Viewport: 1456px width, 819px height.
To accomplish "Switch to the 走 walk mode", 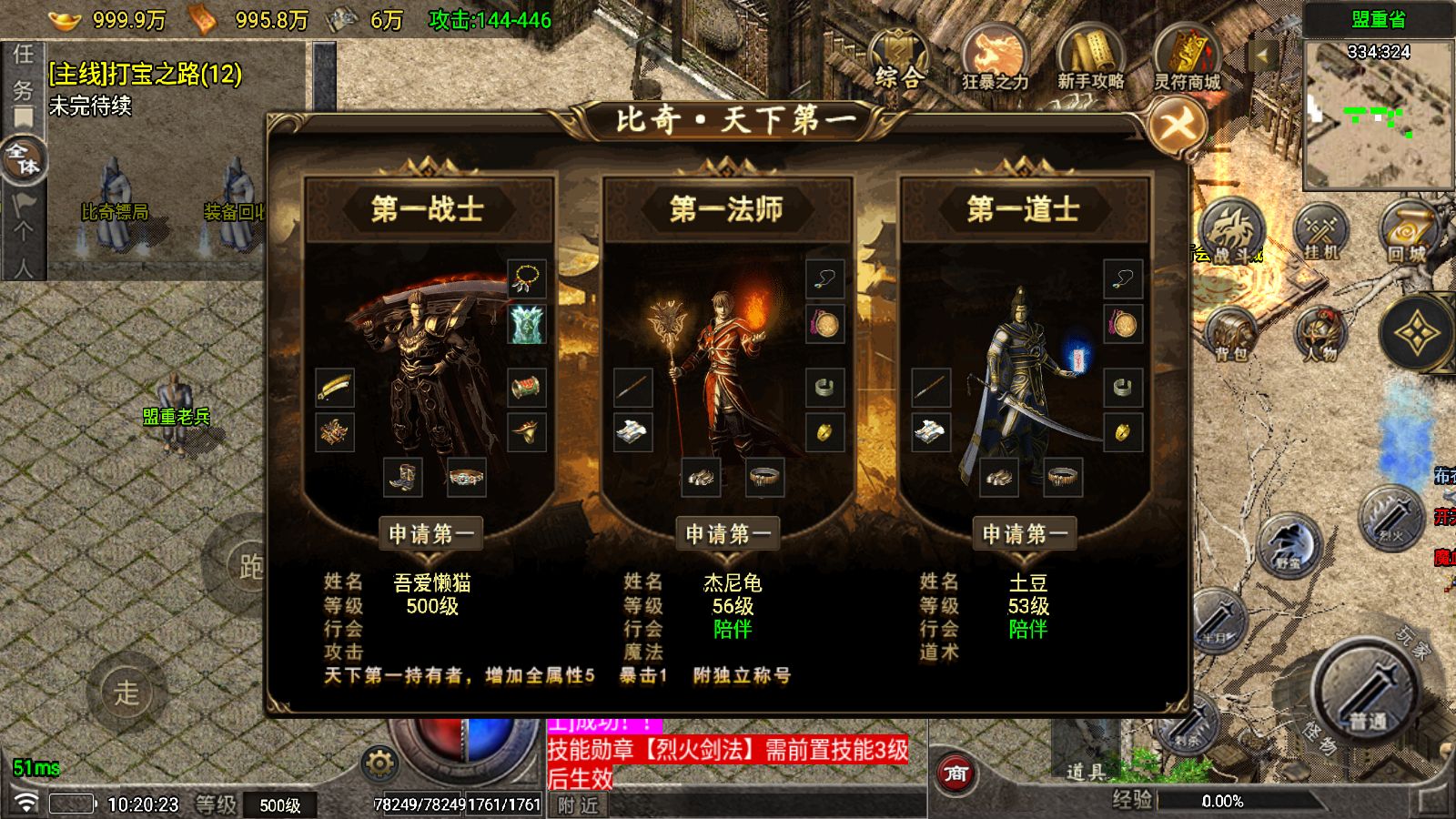I will pos(126,692).
